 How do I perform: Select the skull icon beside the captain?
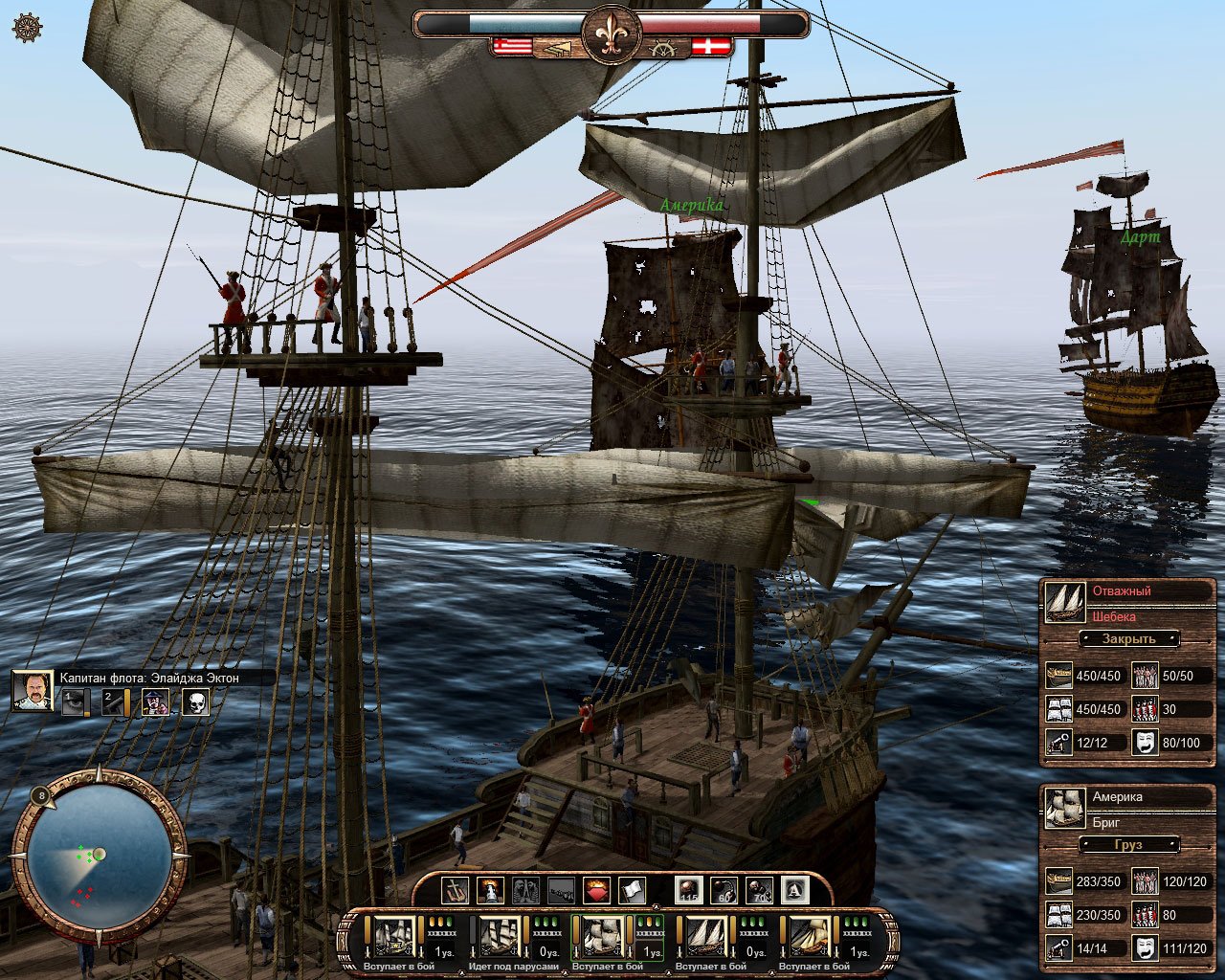coord(195,703)
